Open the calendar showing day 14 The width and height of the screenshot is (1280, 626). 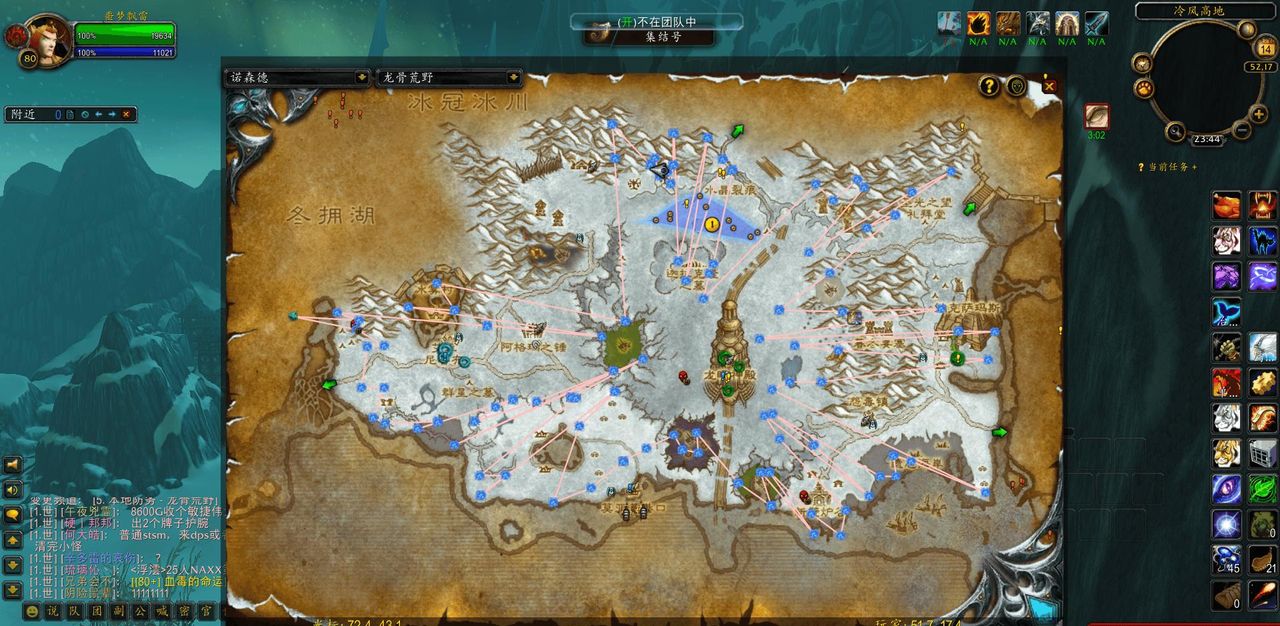pyautogui.click(x=1264, y=49)
